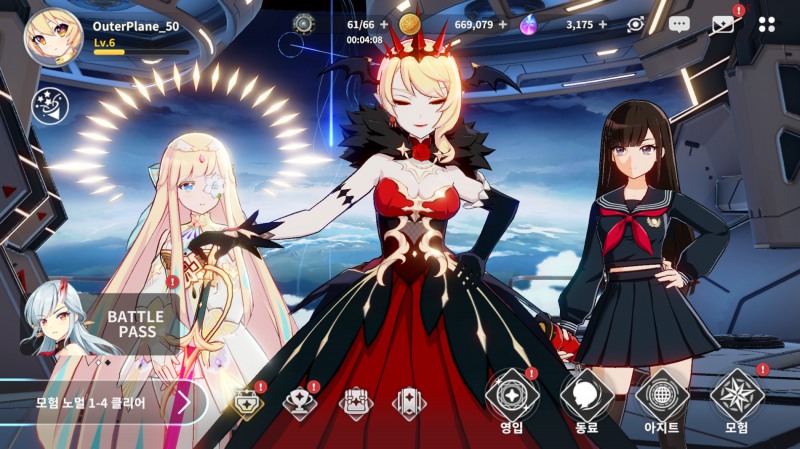The height and width of the screenshot is (449, 800).
Task: Add more stamina with the plus button
Action: 384,24
